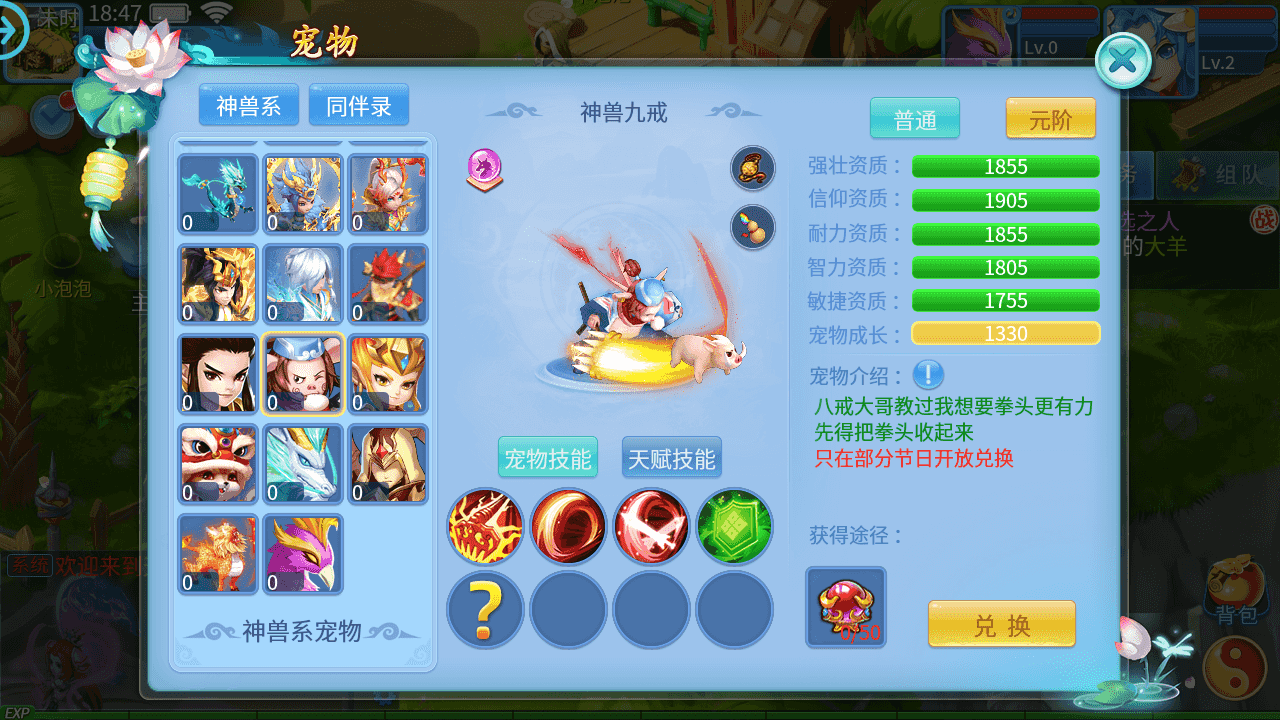The width and height of the screenshot is (1280, 720).
Task: Click the golden monkey emblem icon
Action: point(751,168)
